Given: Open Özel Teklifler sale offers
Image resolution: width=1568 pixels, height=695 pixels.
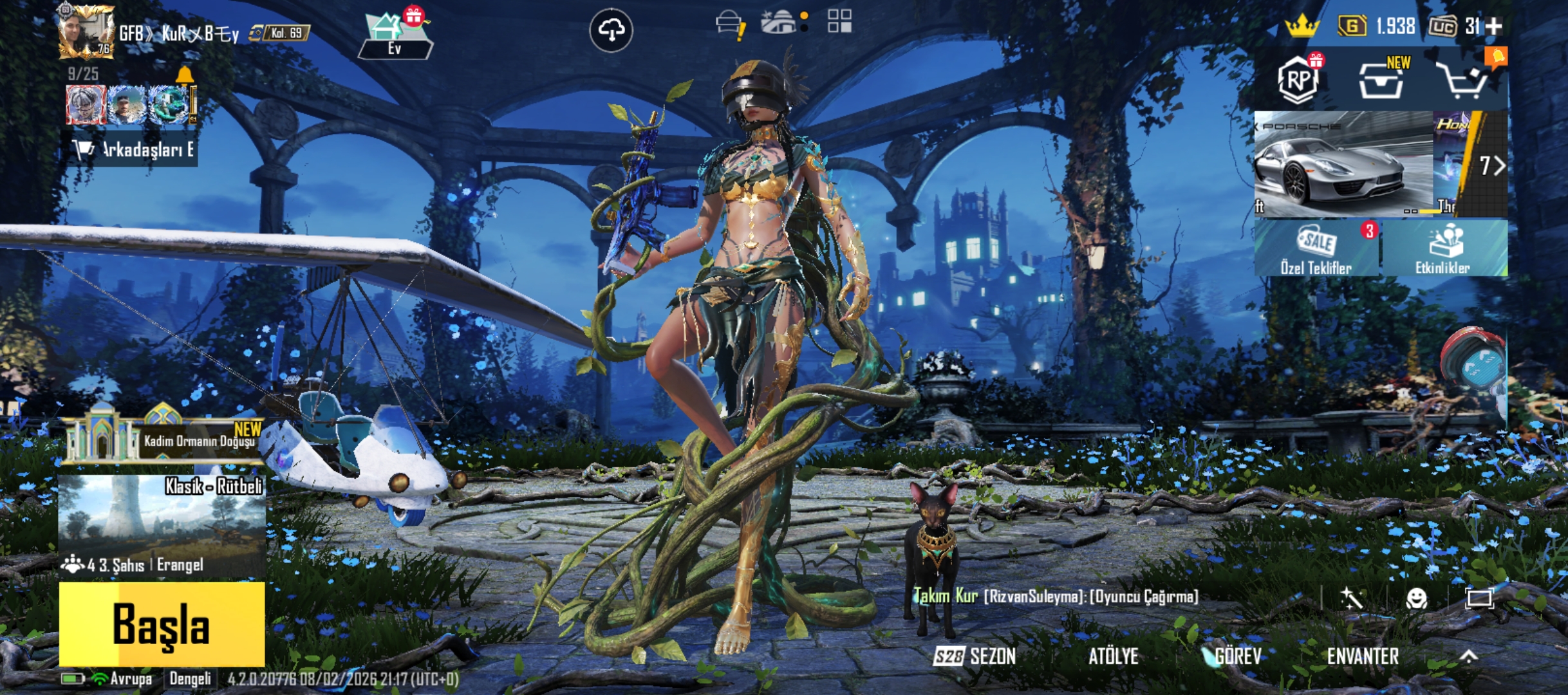Looking at the screenshot, I should pos(1316,248).
